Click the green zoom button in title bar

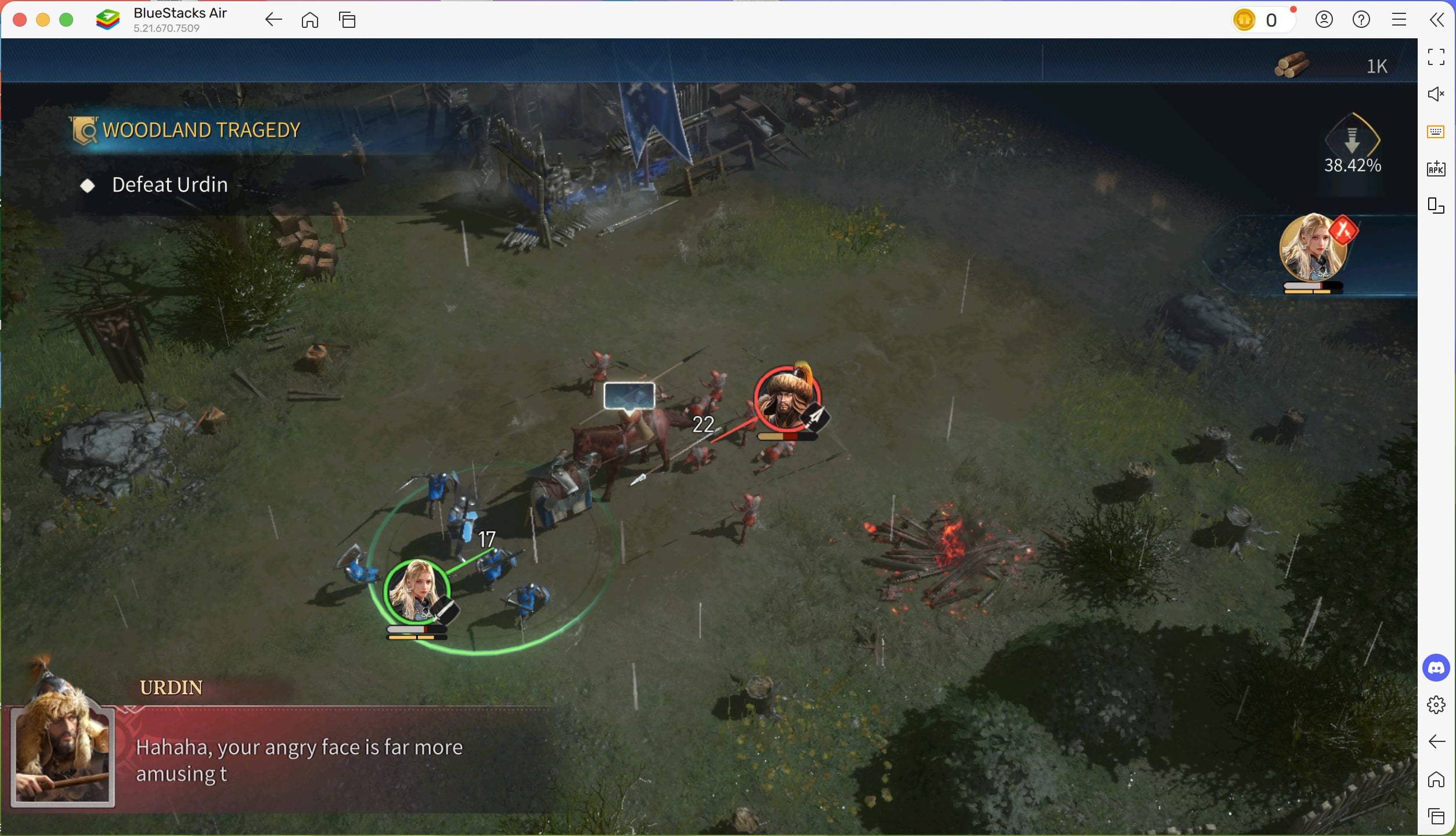pos(67,19)
